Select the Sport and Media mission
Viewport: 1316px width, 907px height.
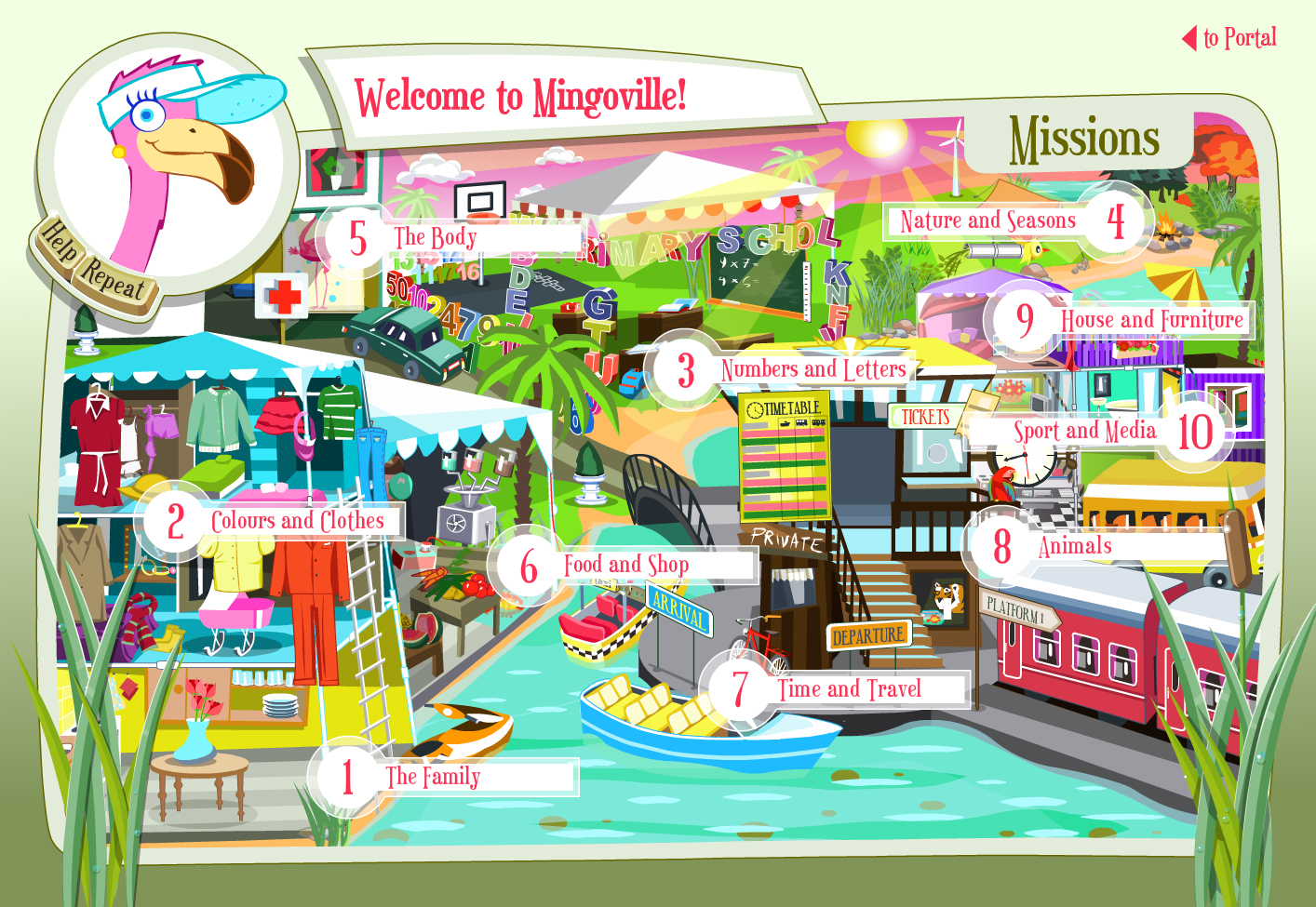point(1085,431)
